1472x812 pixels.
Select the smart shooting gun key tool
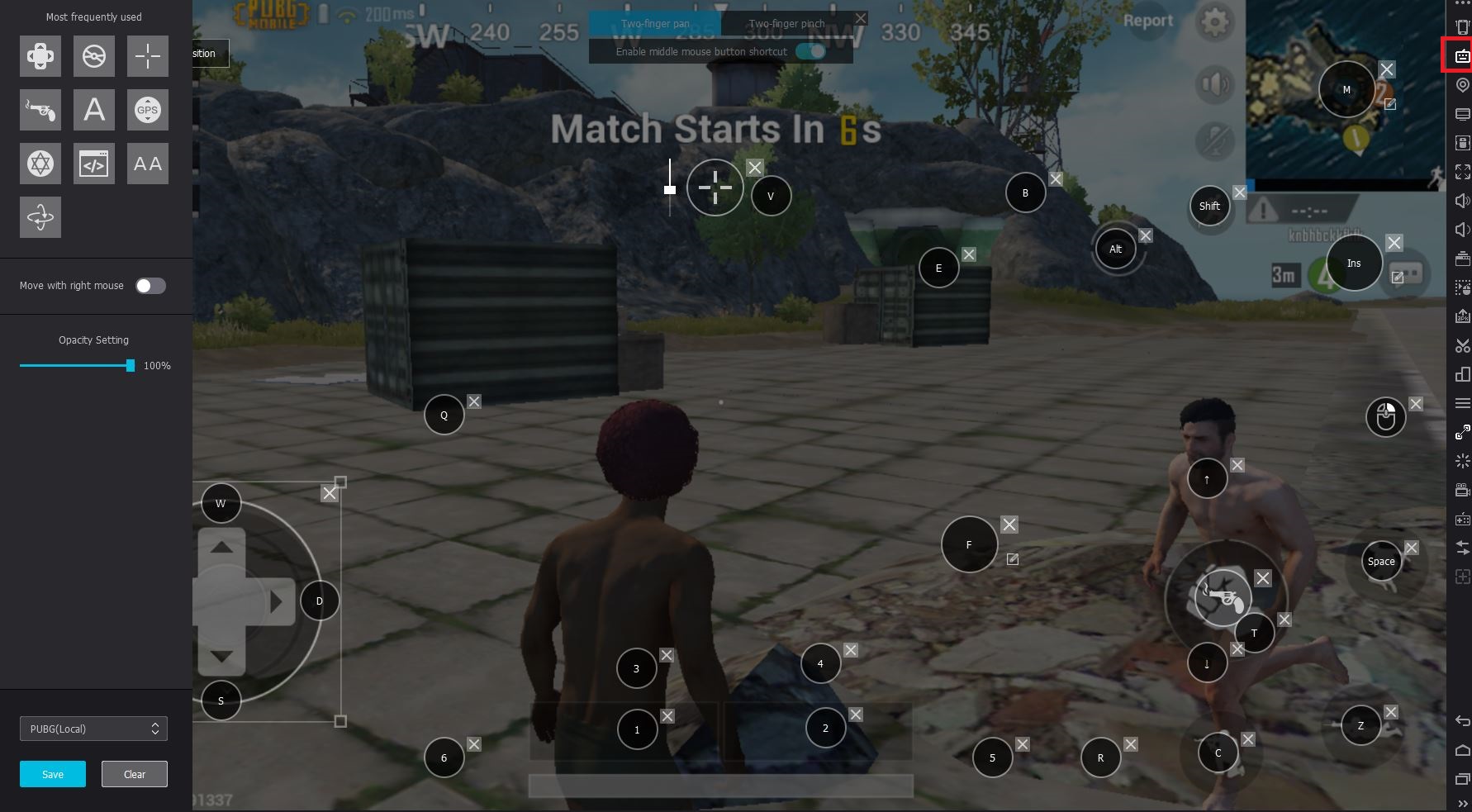point(40,110)
